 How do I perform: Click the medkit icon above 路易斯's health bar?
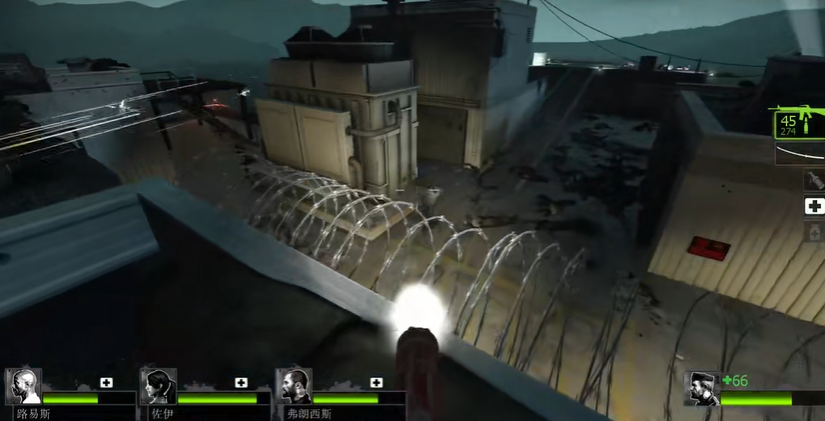(106, 382)
